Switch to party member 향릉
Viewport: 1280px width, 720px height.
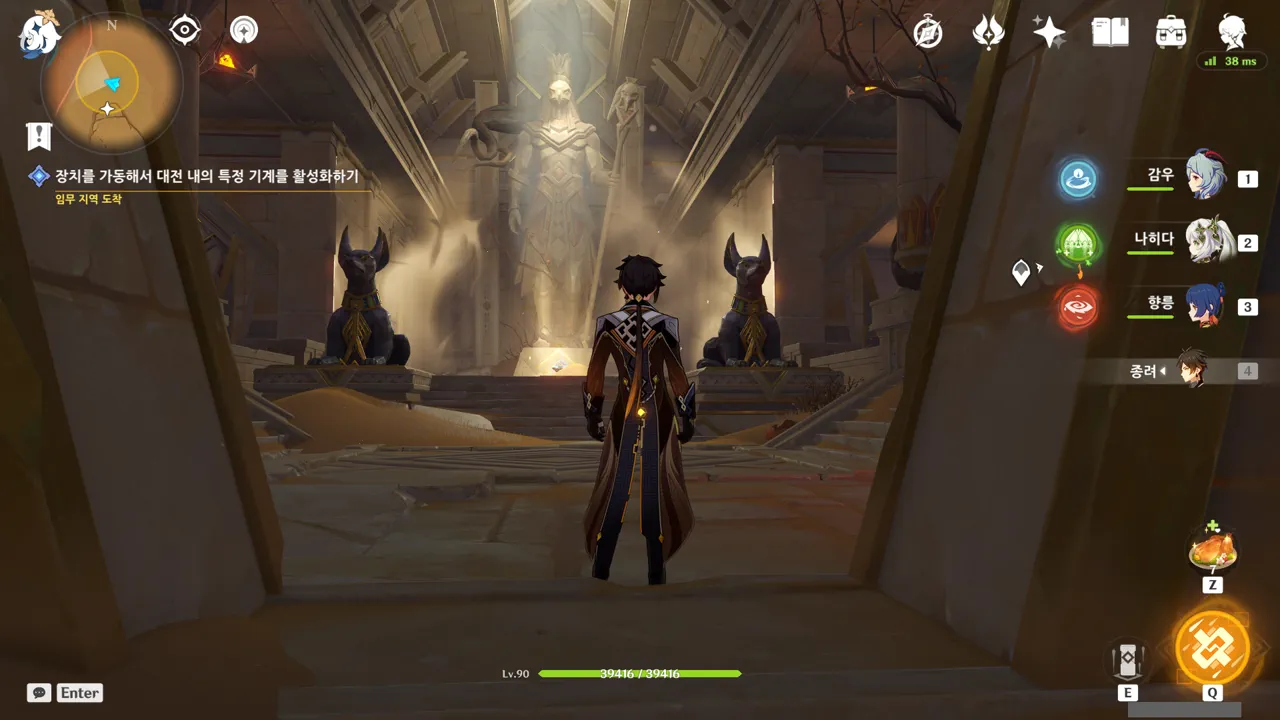point(1206,305)
